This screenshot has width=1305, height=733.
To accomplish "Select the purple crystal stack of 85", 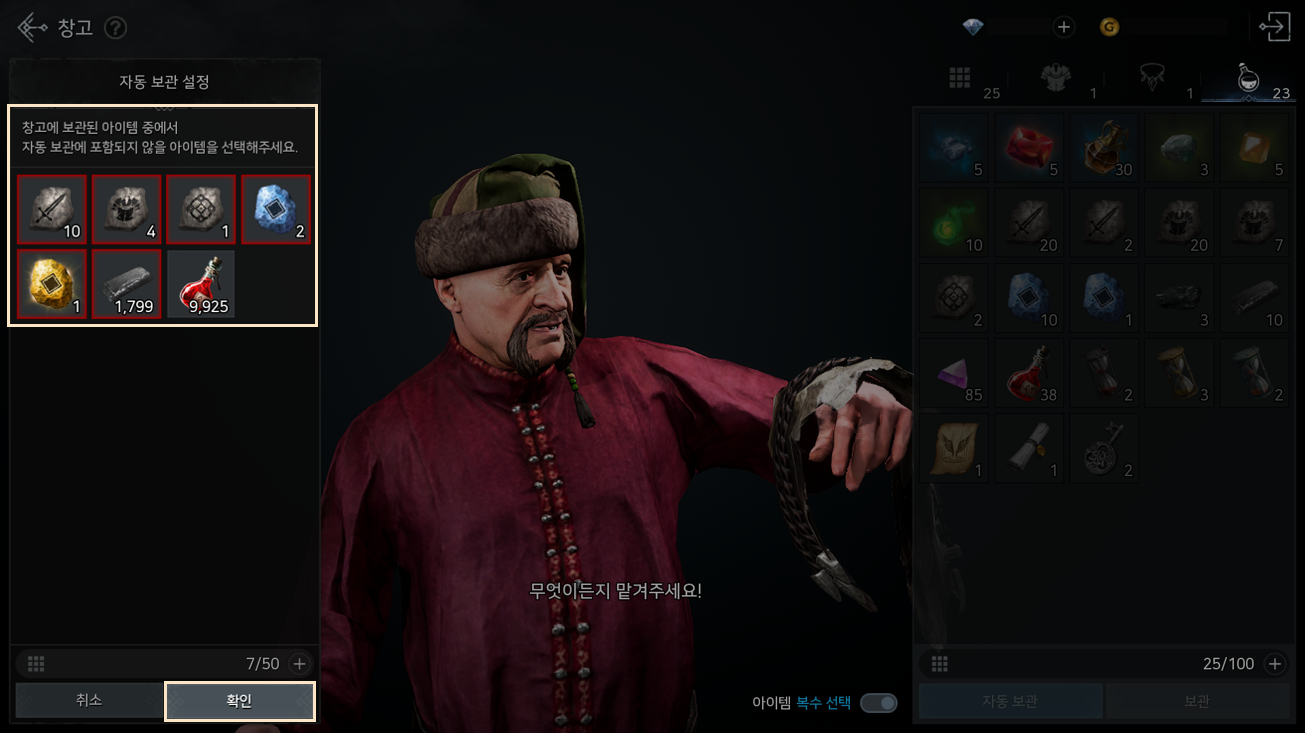I will click(x=954, y=372).
